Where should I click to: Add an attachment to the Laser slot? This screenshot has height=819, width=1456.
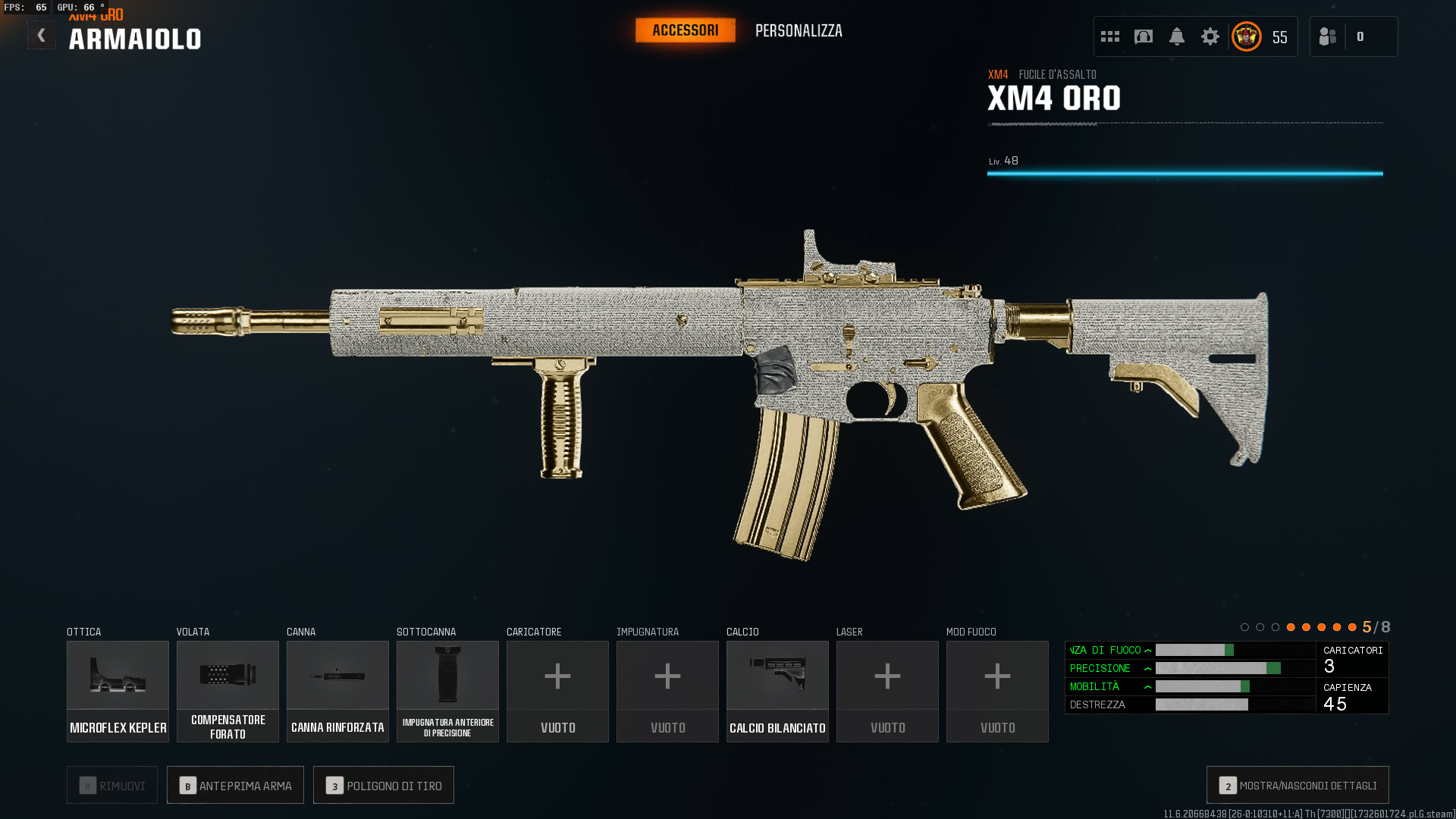tap(887, 691)
